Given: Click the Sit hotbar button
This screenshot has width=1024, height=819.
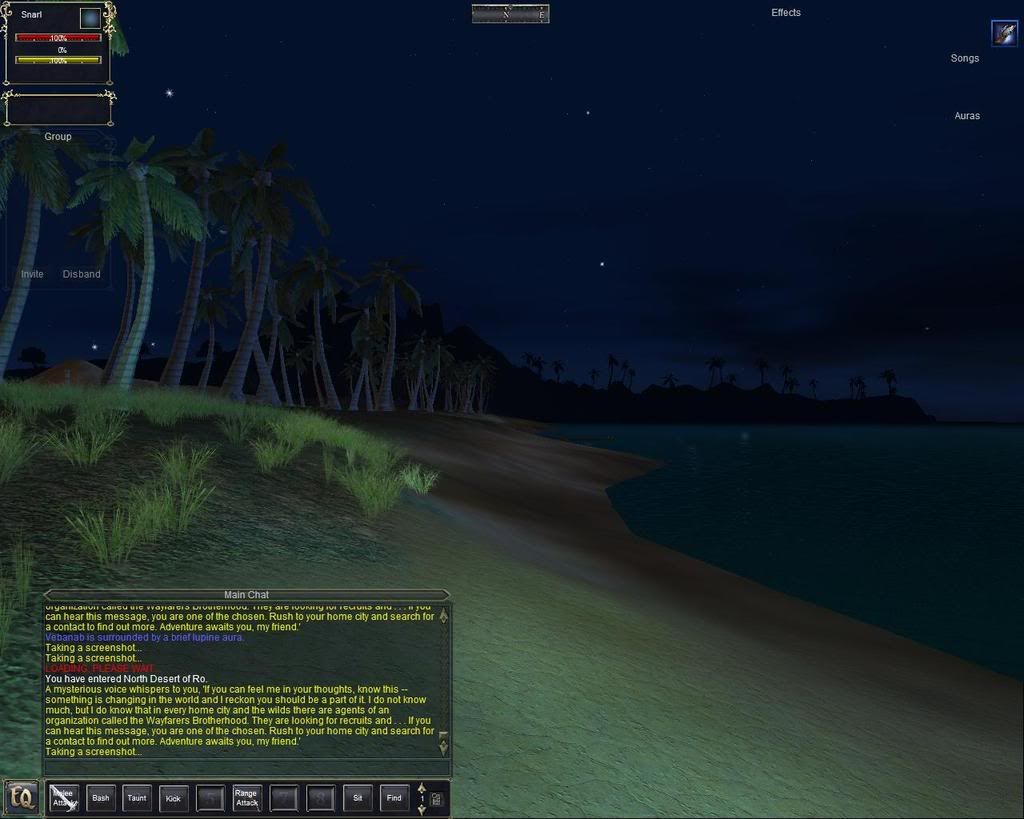Looking at the screenshot, I should click(357, 798).
